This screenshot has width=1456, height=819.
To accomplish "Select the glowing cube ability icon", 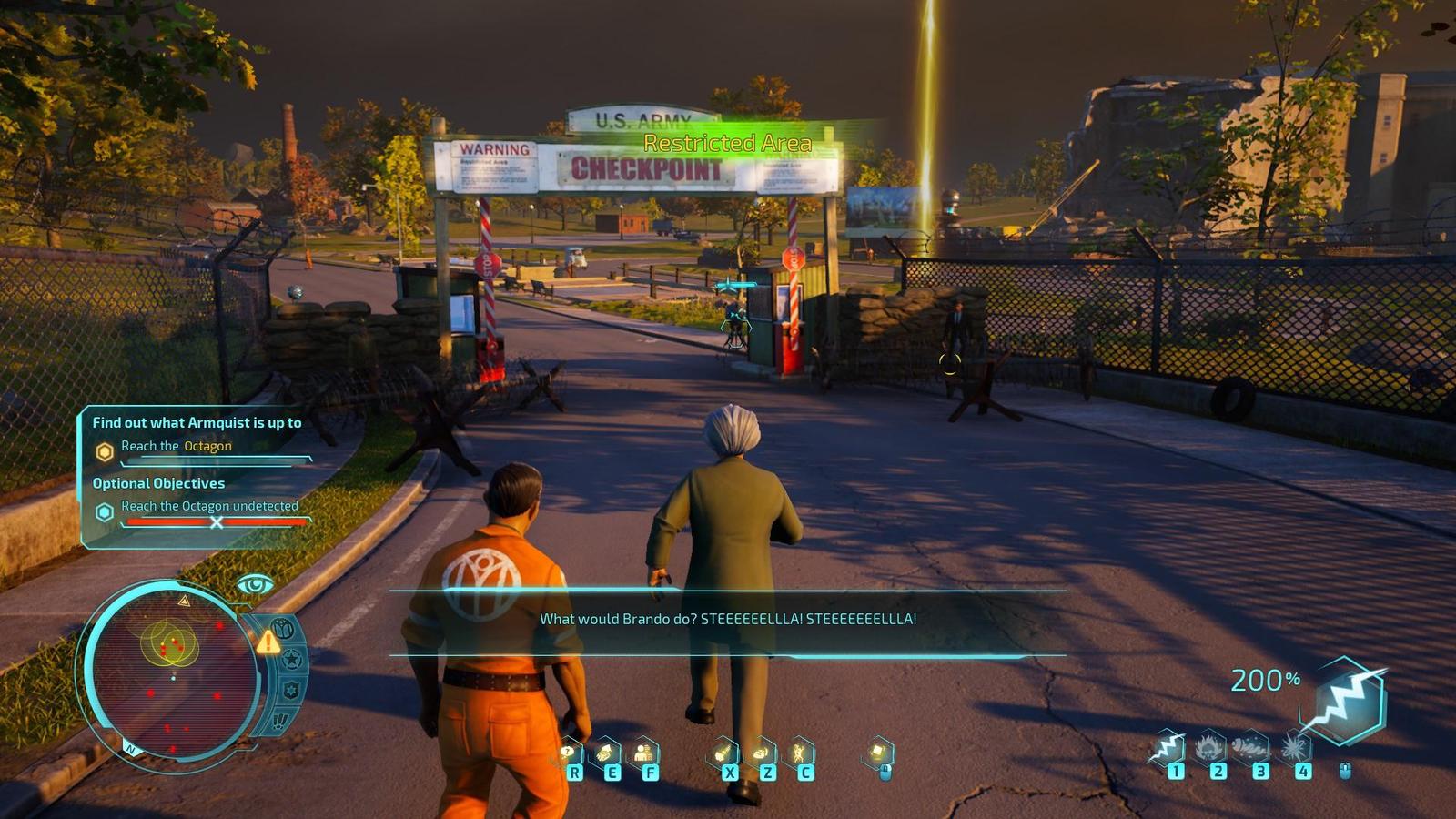I will coord(878,753).
